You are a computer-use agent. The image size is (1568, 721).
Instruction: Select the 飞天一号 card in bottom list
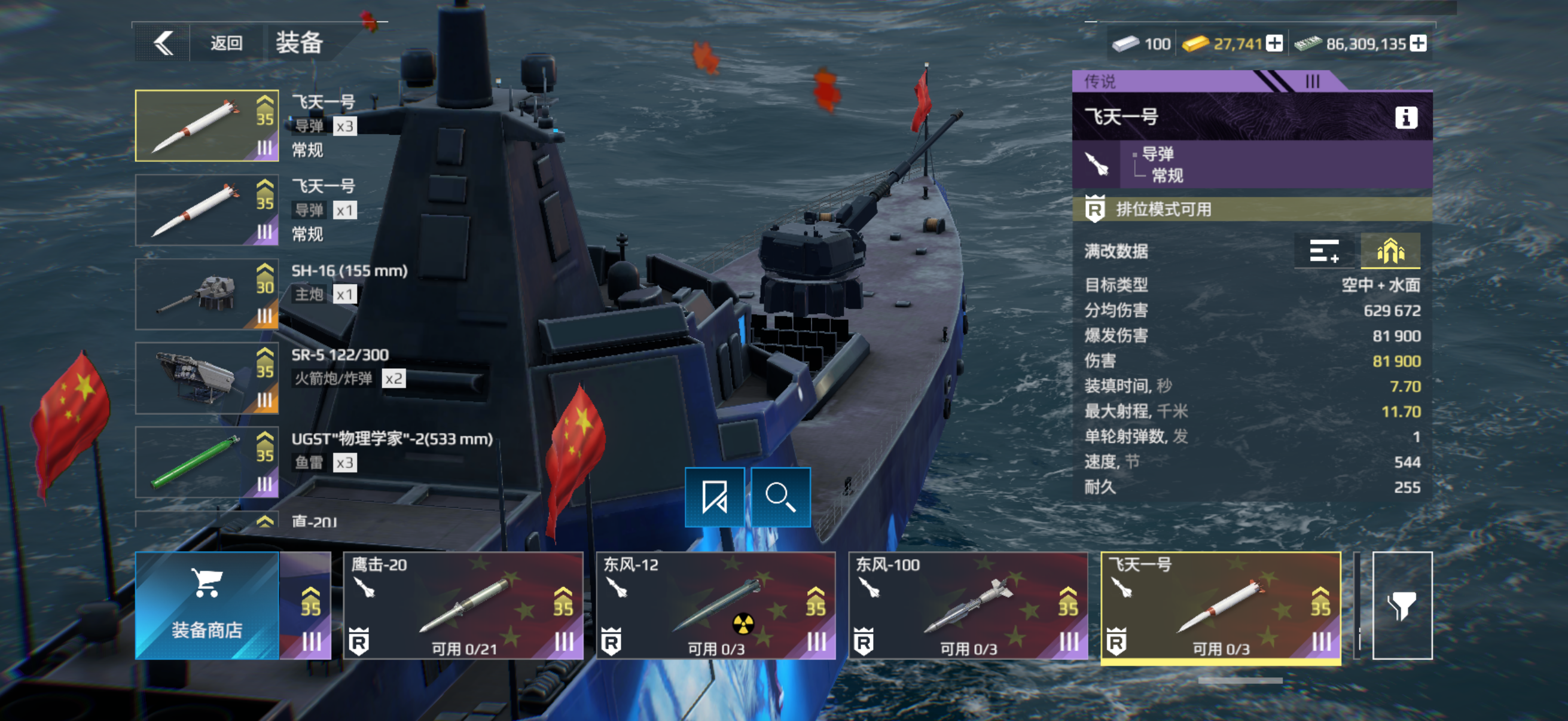(1221, 606)
